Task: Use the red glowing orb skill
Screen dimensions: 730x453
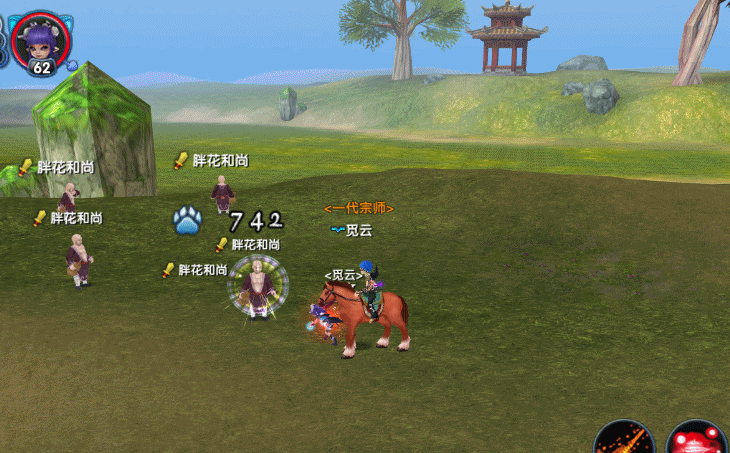Action: (x=695, y=440)
